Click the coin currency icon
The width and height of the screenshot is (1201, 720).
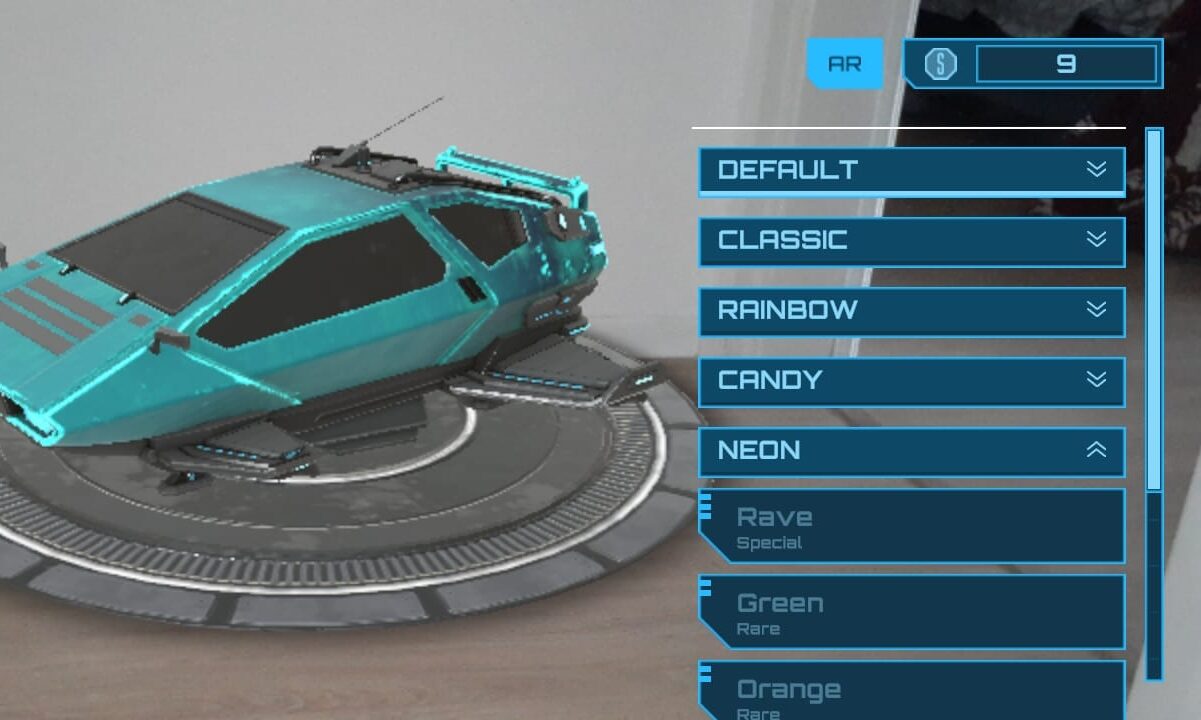click(940, 64)
